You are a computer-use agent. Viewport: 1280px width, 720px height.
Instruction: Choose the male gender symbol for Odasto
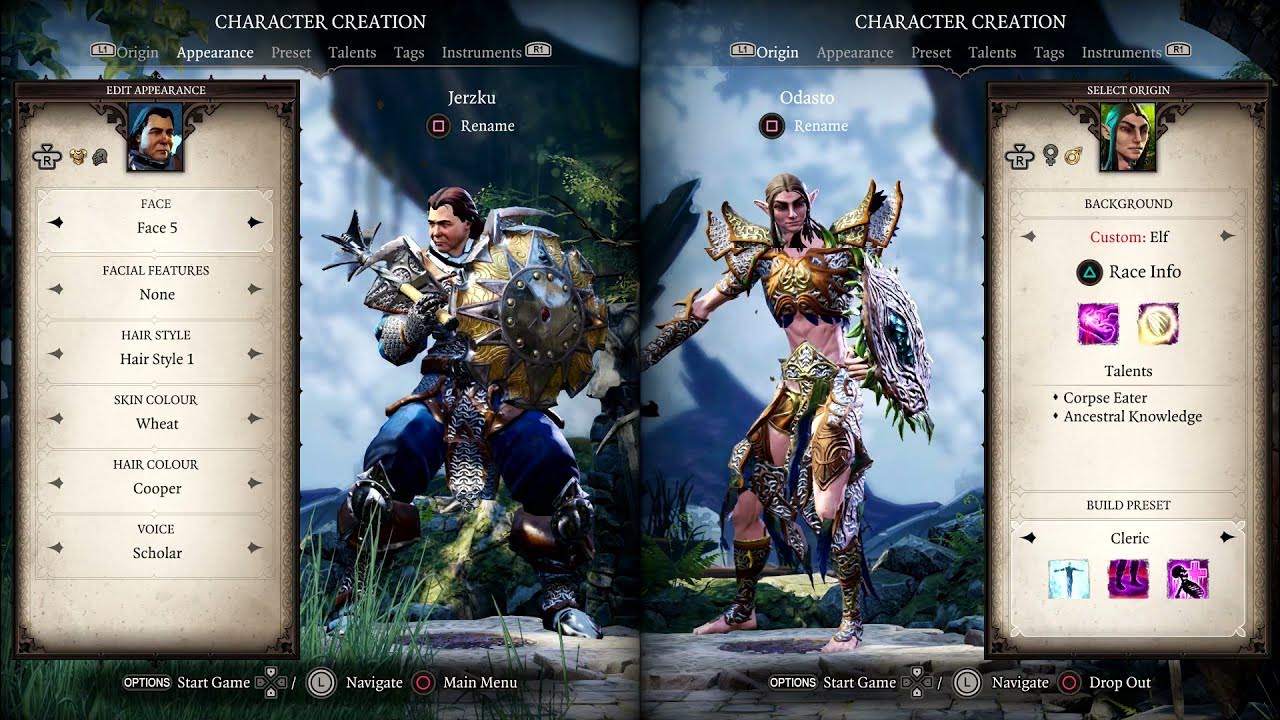click(x=1073, y=156)
